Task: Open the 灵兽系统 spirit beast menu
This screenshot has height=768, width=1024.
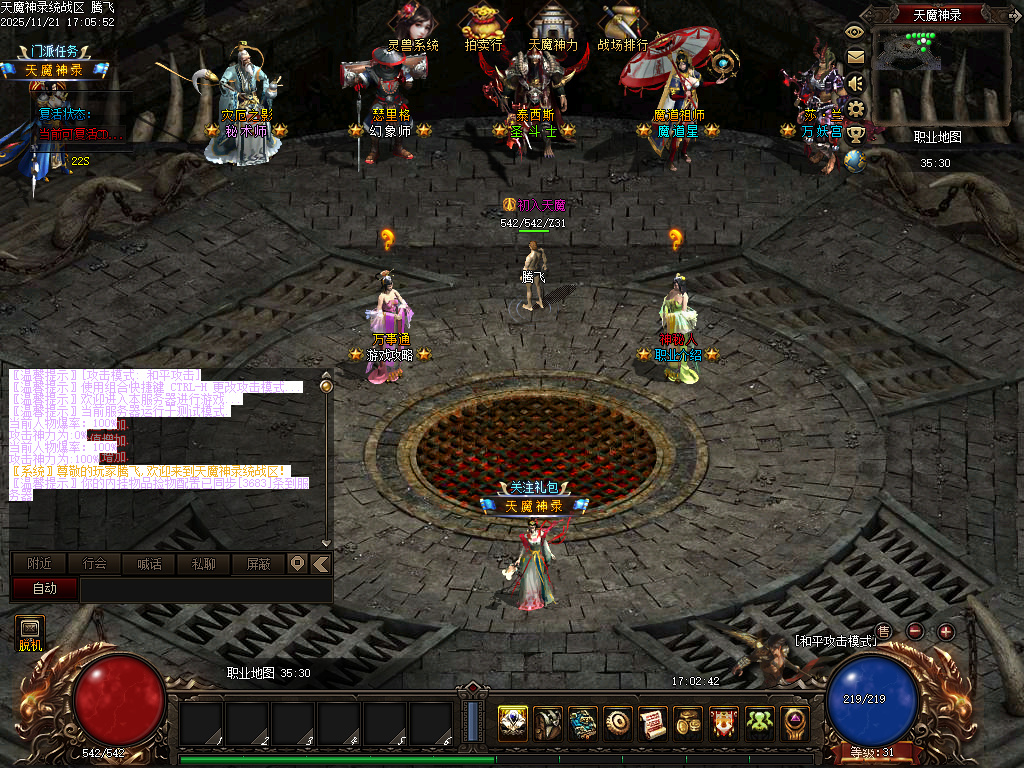Action: [413, 26]
